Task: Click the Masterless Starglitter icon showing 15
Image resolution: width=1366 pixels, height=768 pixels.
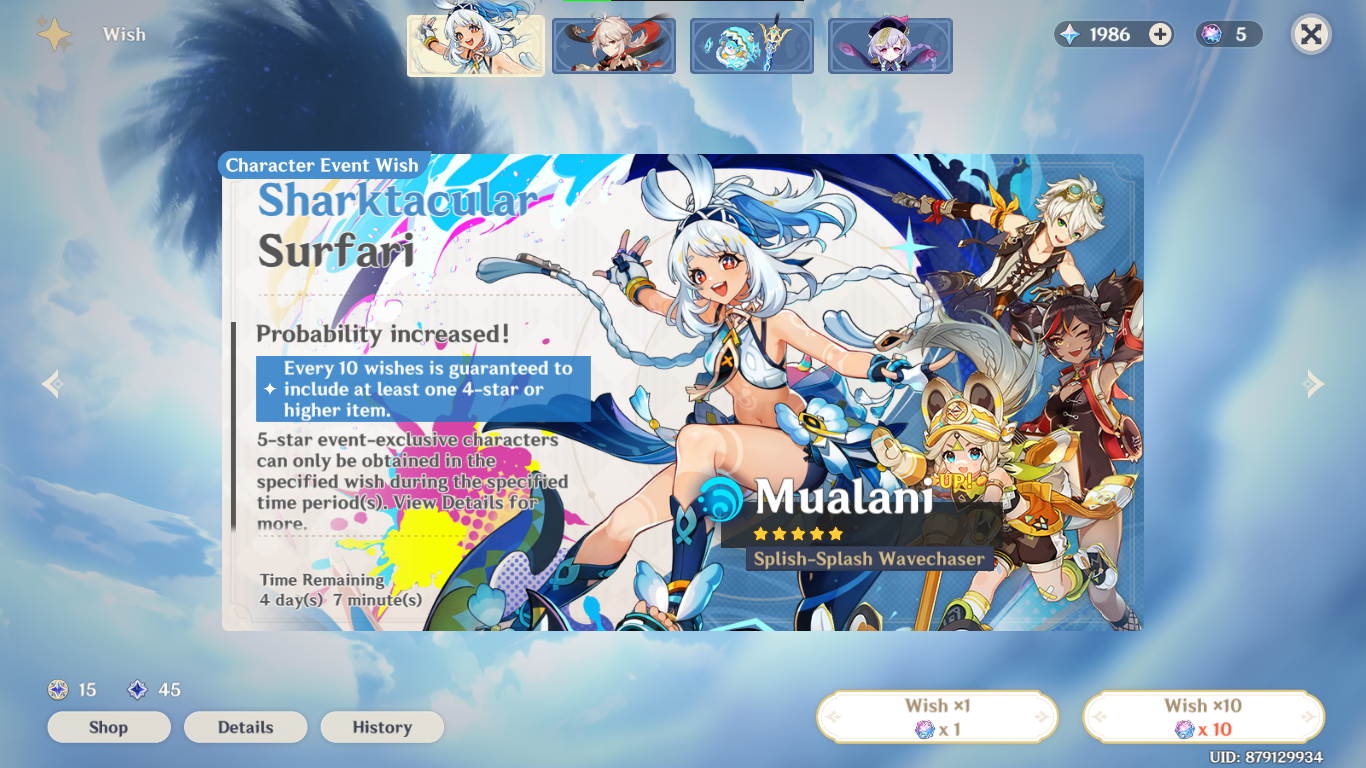Action: 57,689
